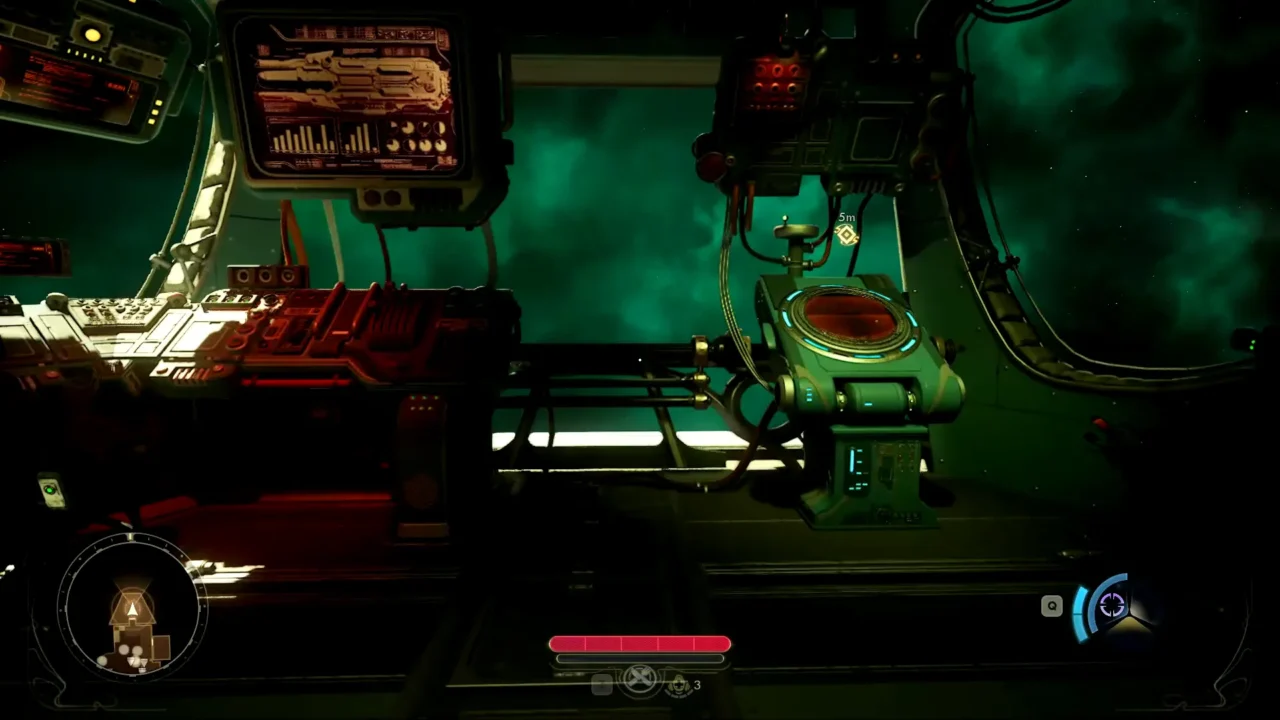The width and height of the screenshot is (1280, 720).
Task: Select the crossed-tools icon under the health bar
Action: pyautogui.click(x=640, y=680)
